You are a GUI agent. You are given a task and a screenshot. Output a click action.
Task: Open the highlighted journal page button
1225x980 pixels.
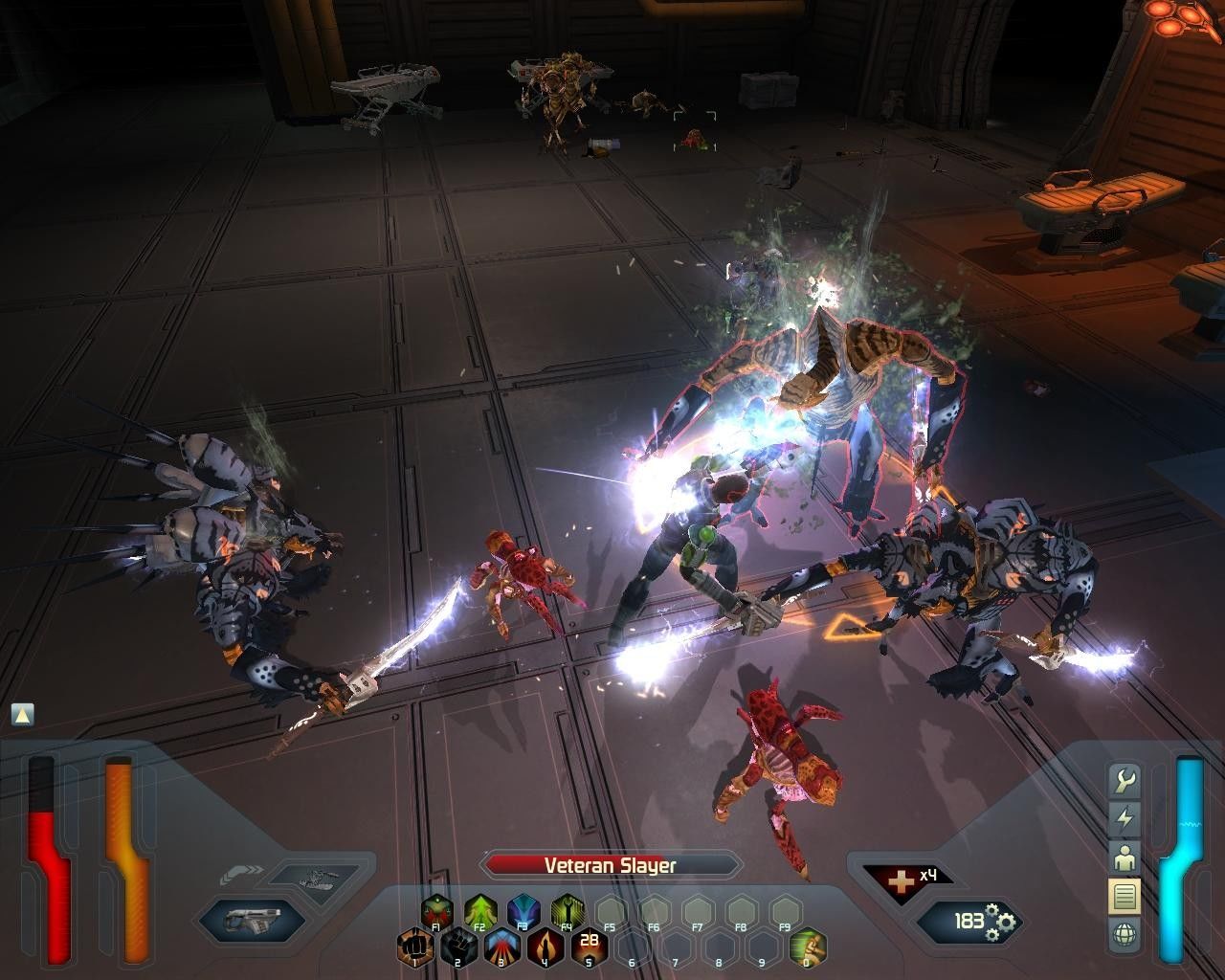point(1125,897)
